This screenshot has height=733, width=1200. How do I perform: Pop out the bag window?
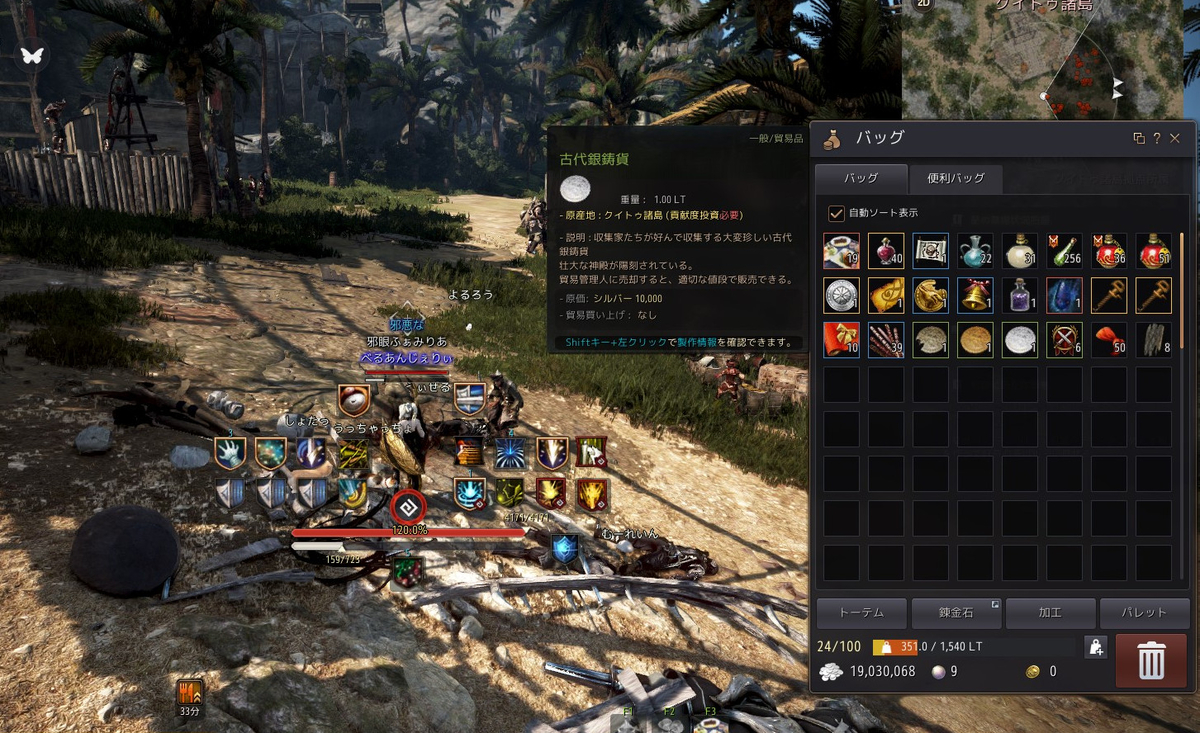point(1139,138)
